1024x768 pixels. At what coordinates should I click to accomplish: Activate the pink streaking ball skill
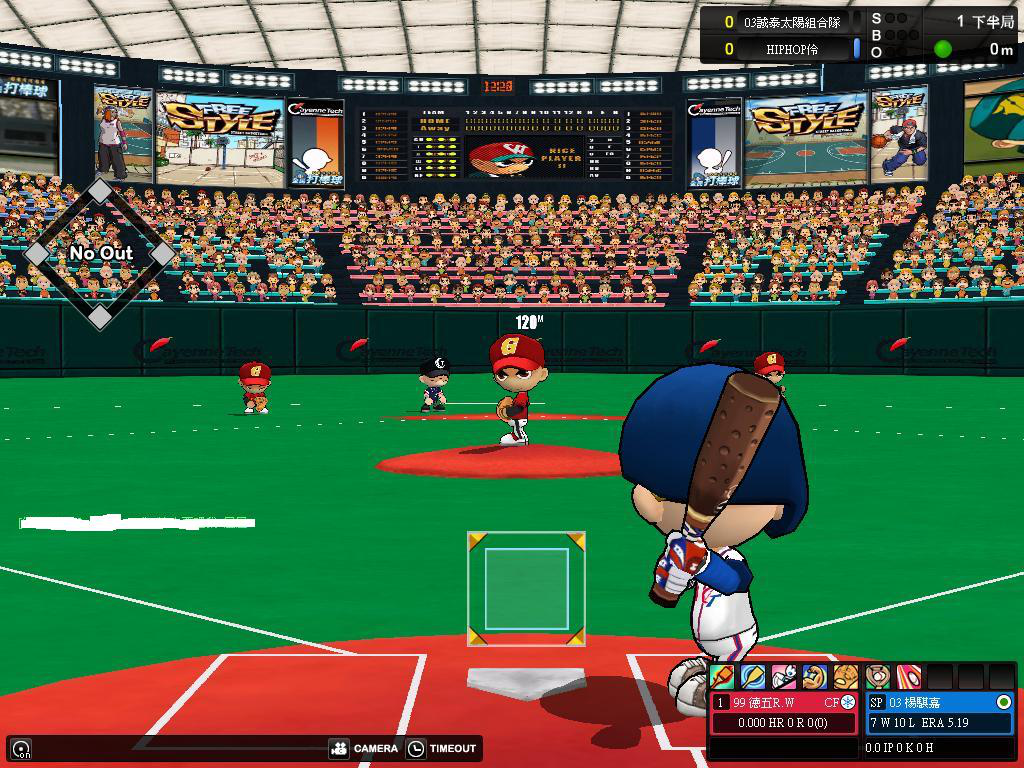(x=908, y=677)
